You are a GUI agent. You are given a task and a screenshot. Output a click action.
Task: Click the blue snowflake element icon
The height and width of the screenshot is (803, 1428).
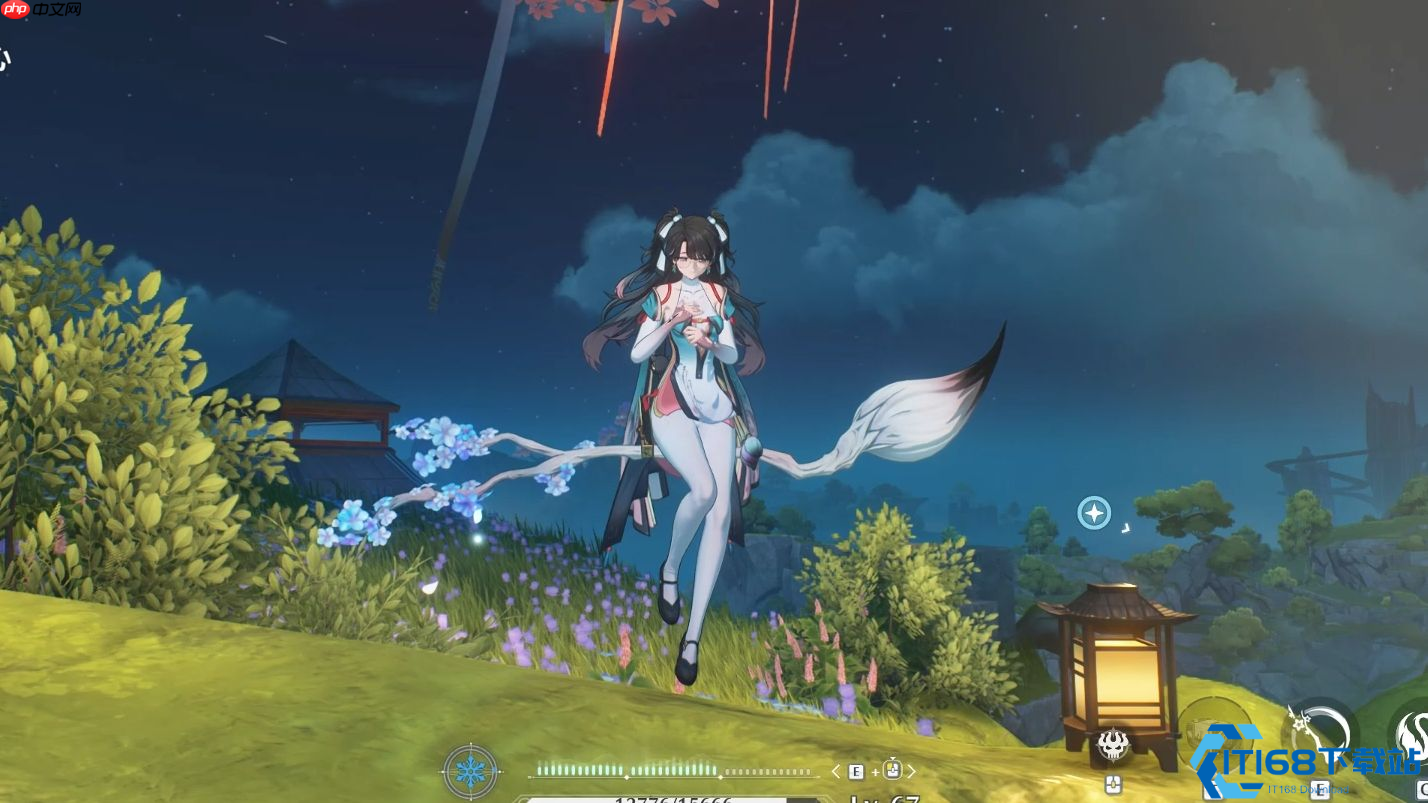point(470,771)
